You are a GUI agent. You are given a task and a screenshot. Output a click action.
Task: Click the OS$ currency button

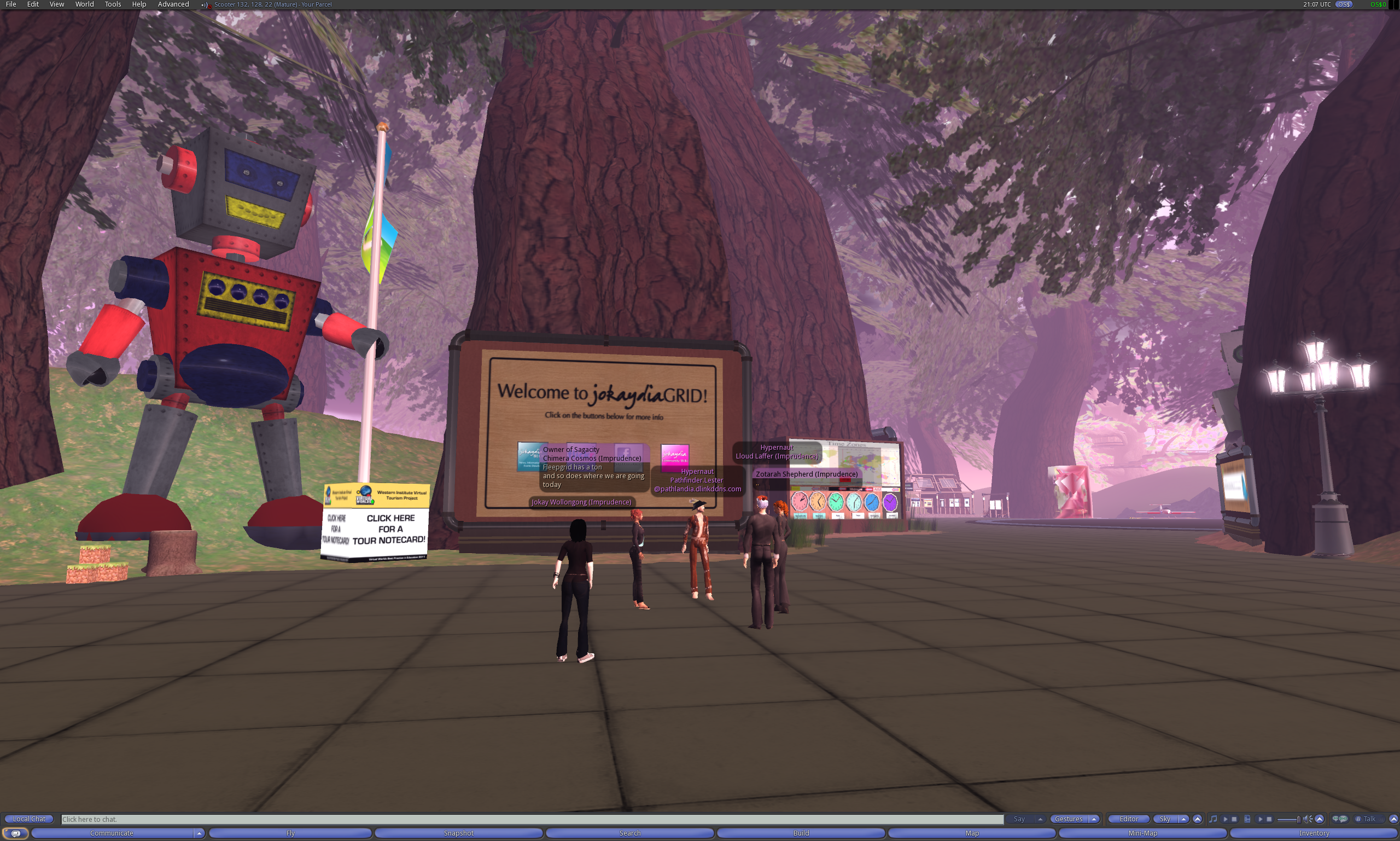click(1343, 4)
